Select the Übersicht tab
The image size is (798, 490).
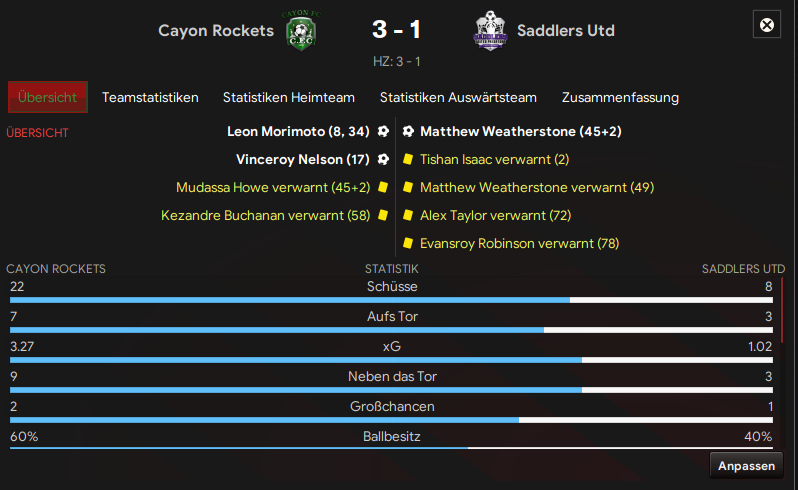pos(47,97)
